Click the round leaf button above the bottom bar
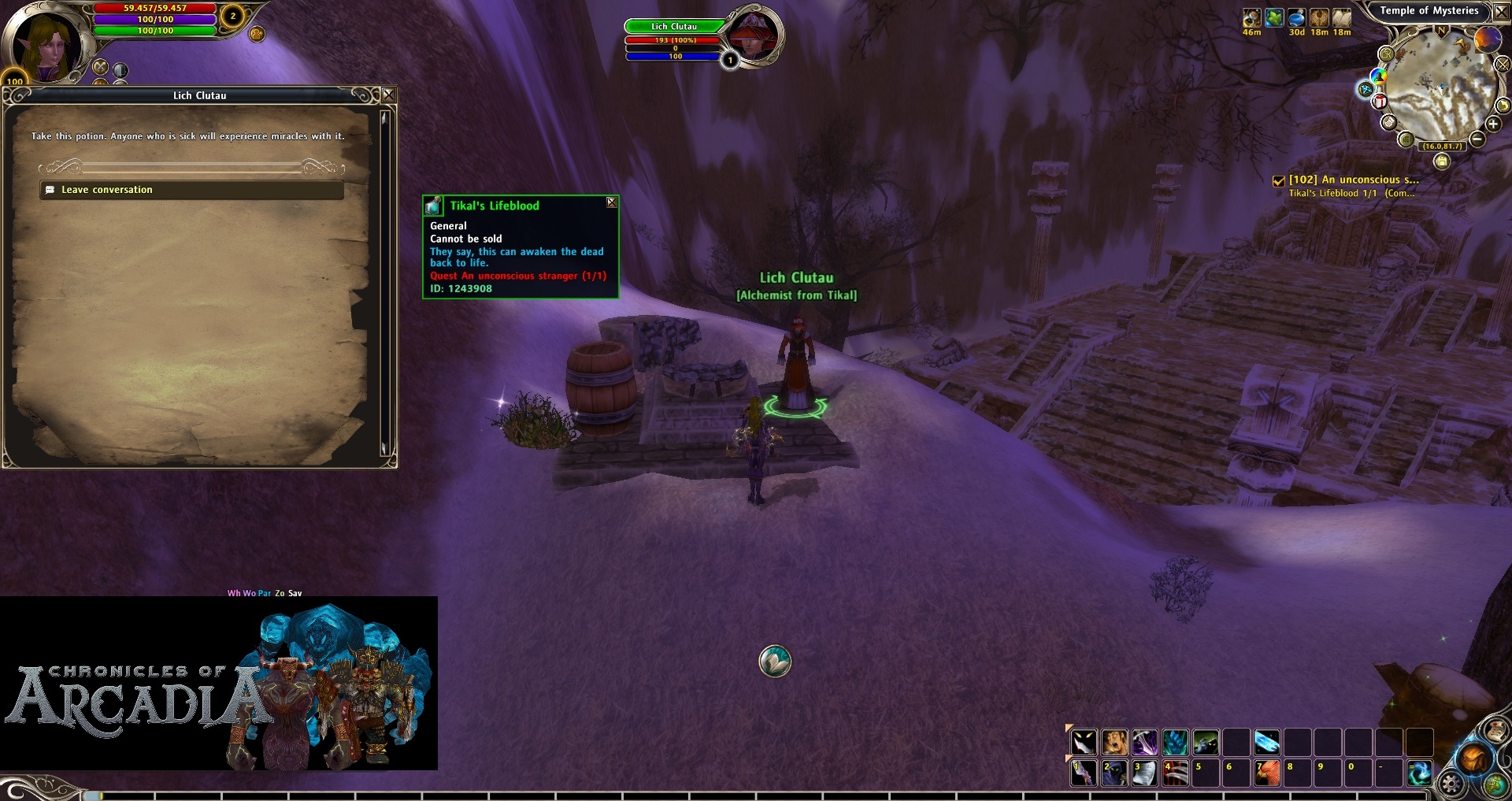Viewport: 1512px width, 801px height. [775, 662]
